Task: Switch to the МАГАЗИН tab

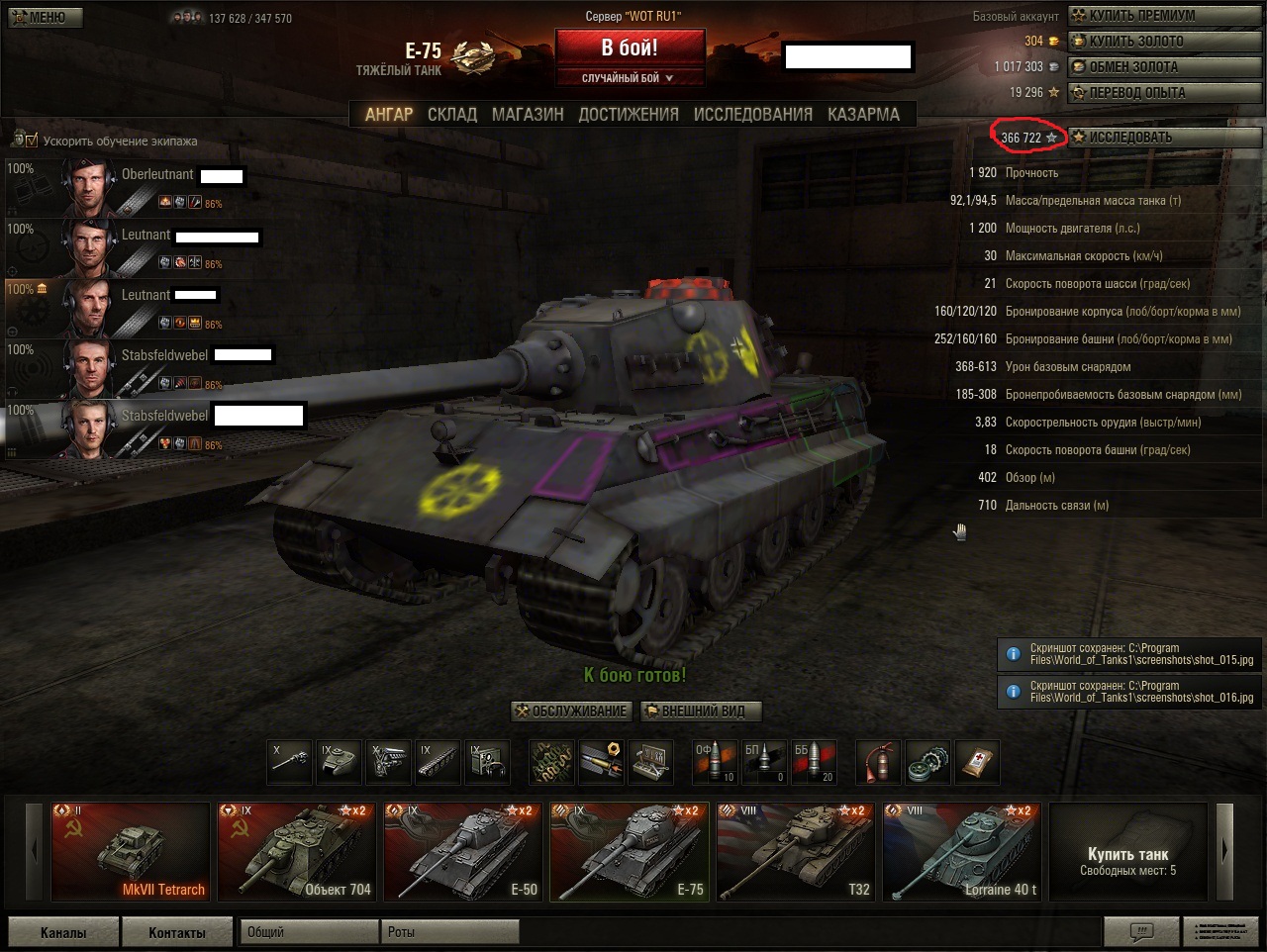Action: click(528, 115)
